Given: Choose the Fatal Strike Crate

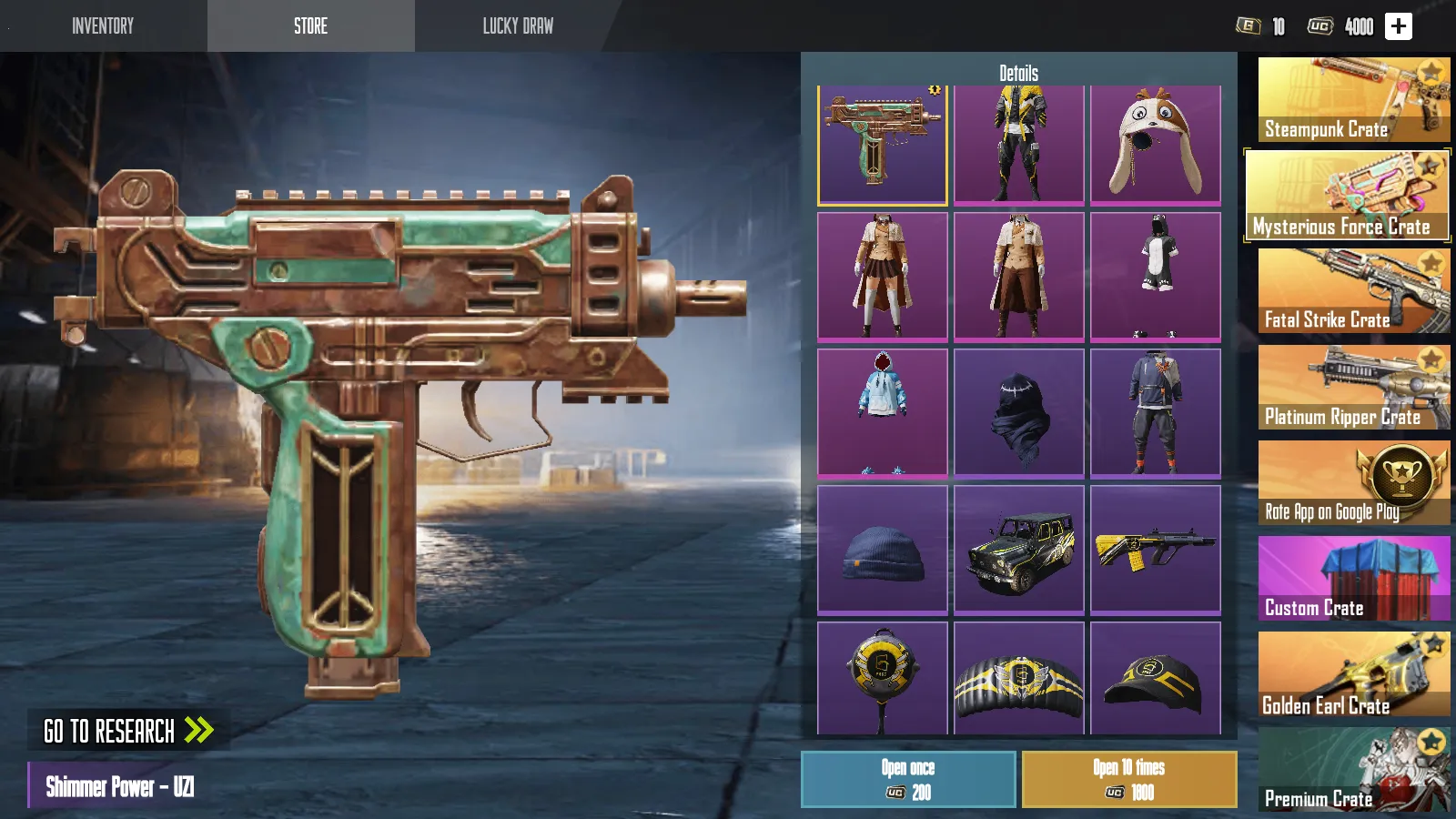Looking at the screenshot, I should 1353,291.
